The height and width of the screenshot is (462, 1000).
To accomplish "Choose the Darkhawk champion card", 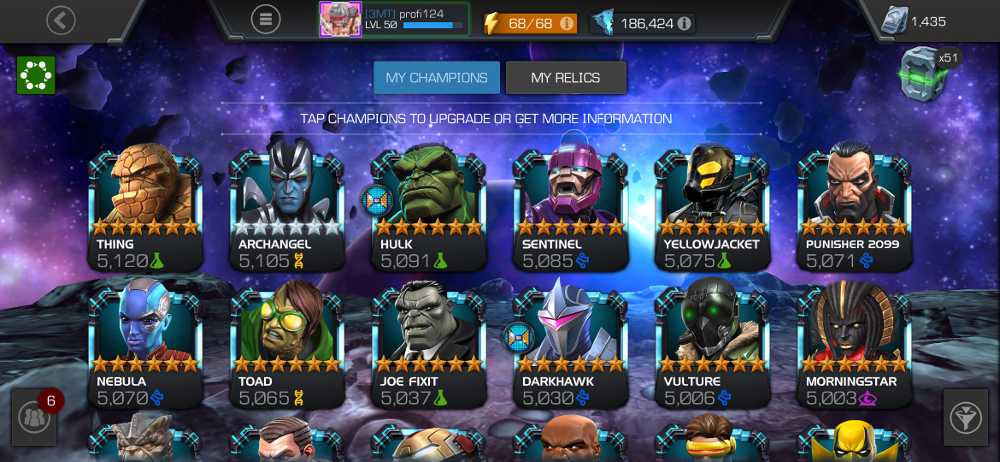I will point(571,345).
